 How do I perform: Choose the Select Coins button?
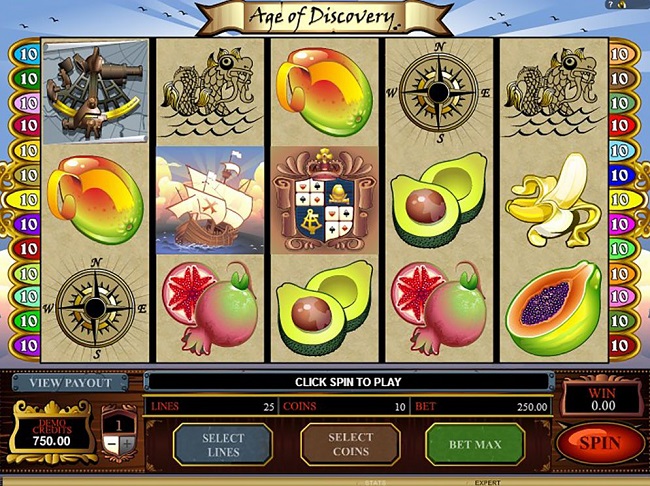(x=350, y=443)
